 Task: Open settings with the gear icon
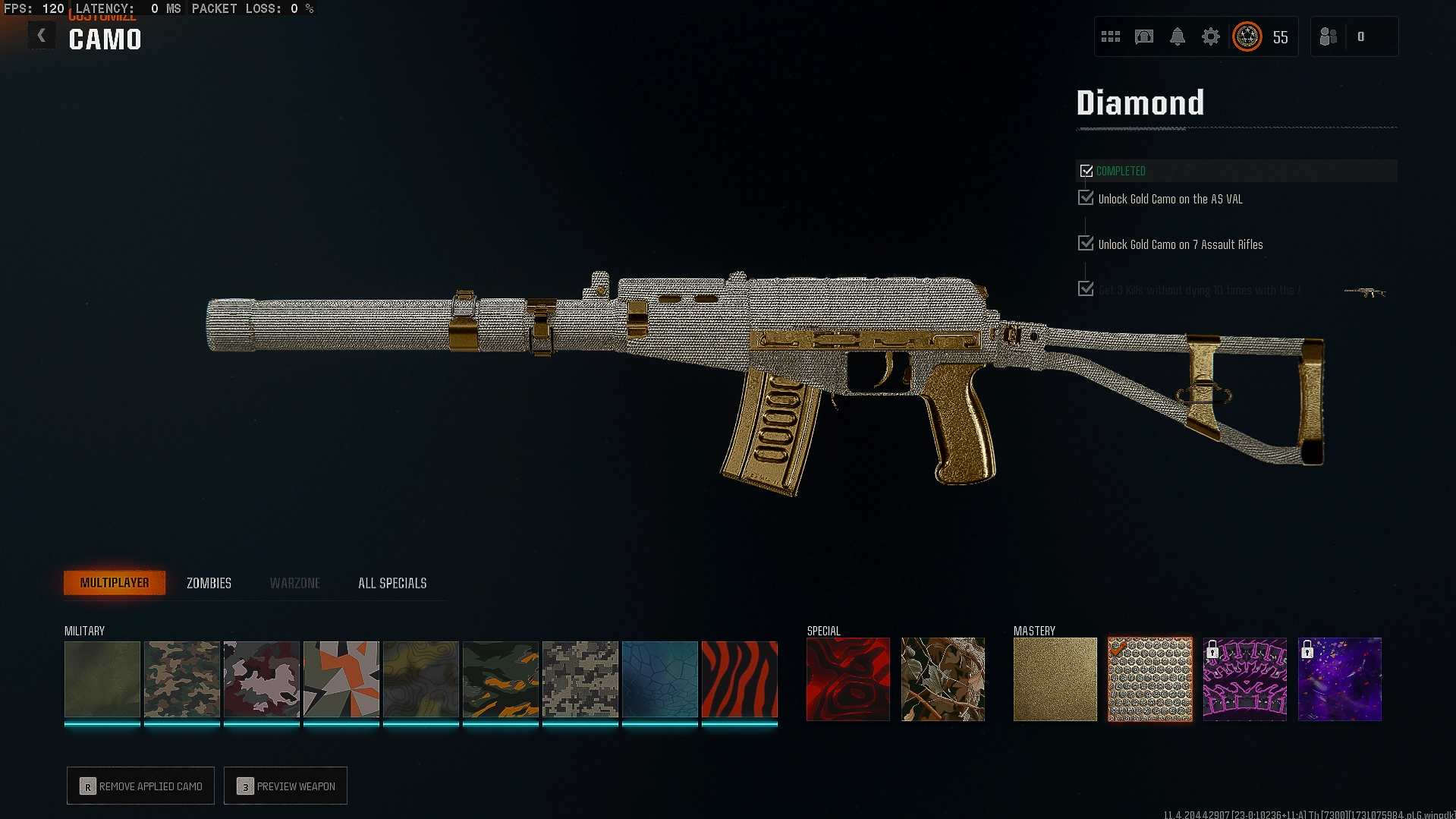coord(1210,36)
